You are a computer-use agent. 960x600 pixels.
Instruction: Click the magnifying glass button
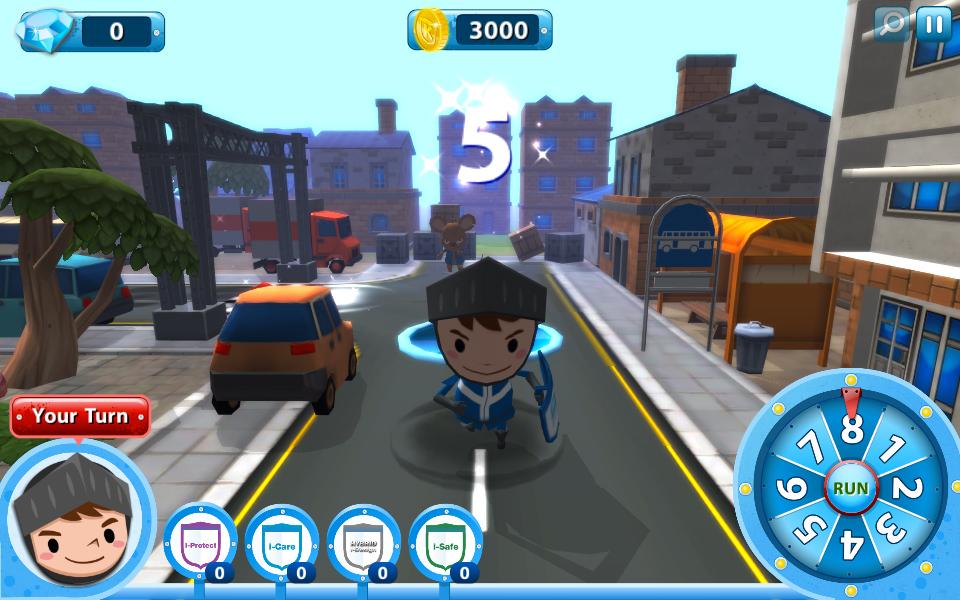(x=890, y=24)
